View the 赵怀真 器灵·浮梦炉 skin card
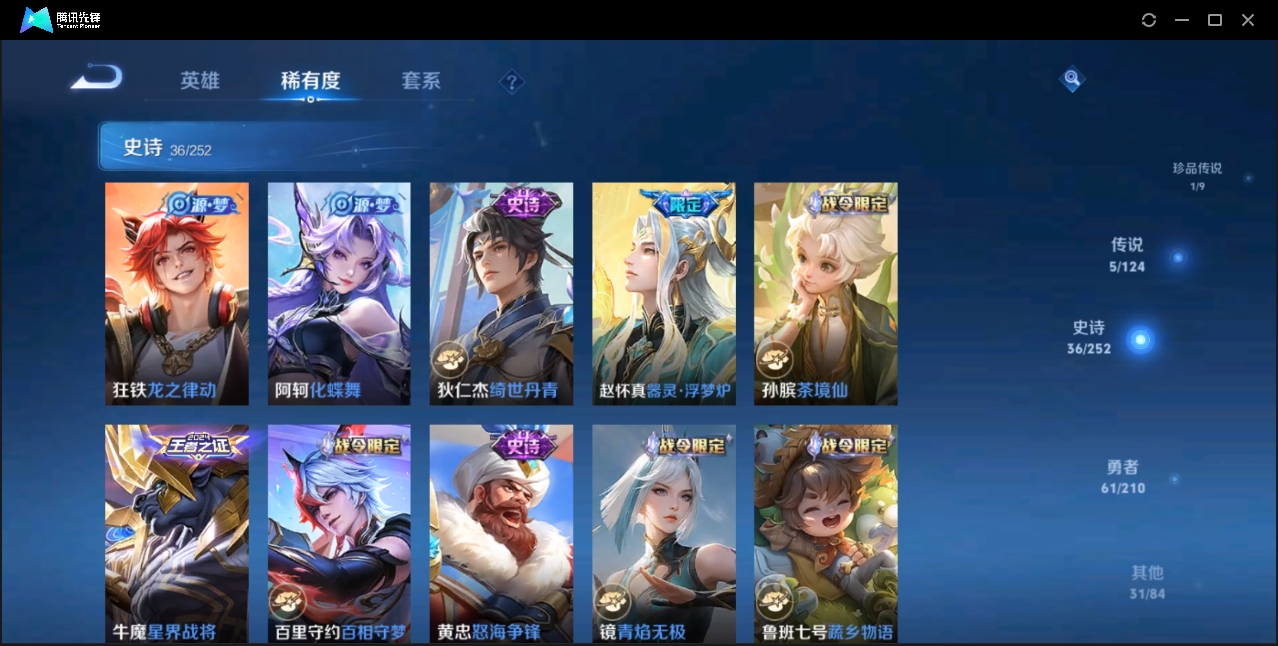The width and height of the screenshot is (1278, 646). click(663, 293)
